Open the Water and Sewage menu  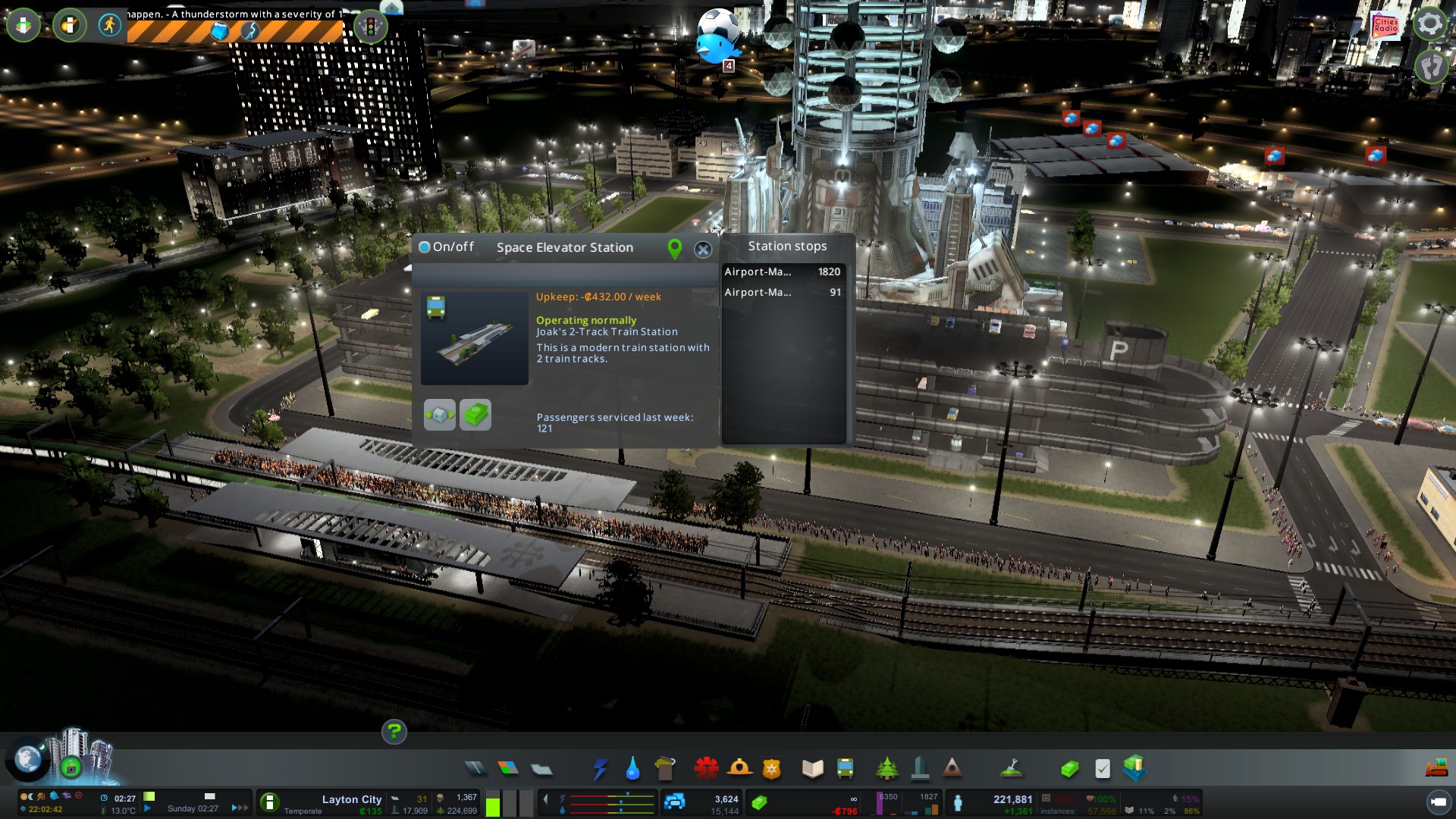coord(632,769)
